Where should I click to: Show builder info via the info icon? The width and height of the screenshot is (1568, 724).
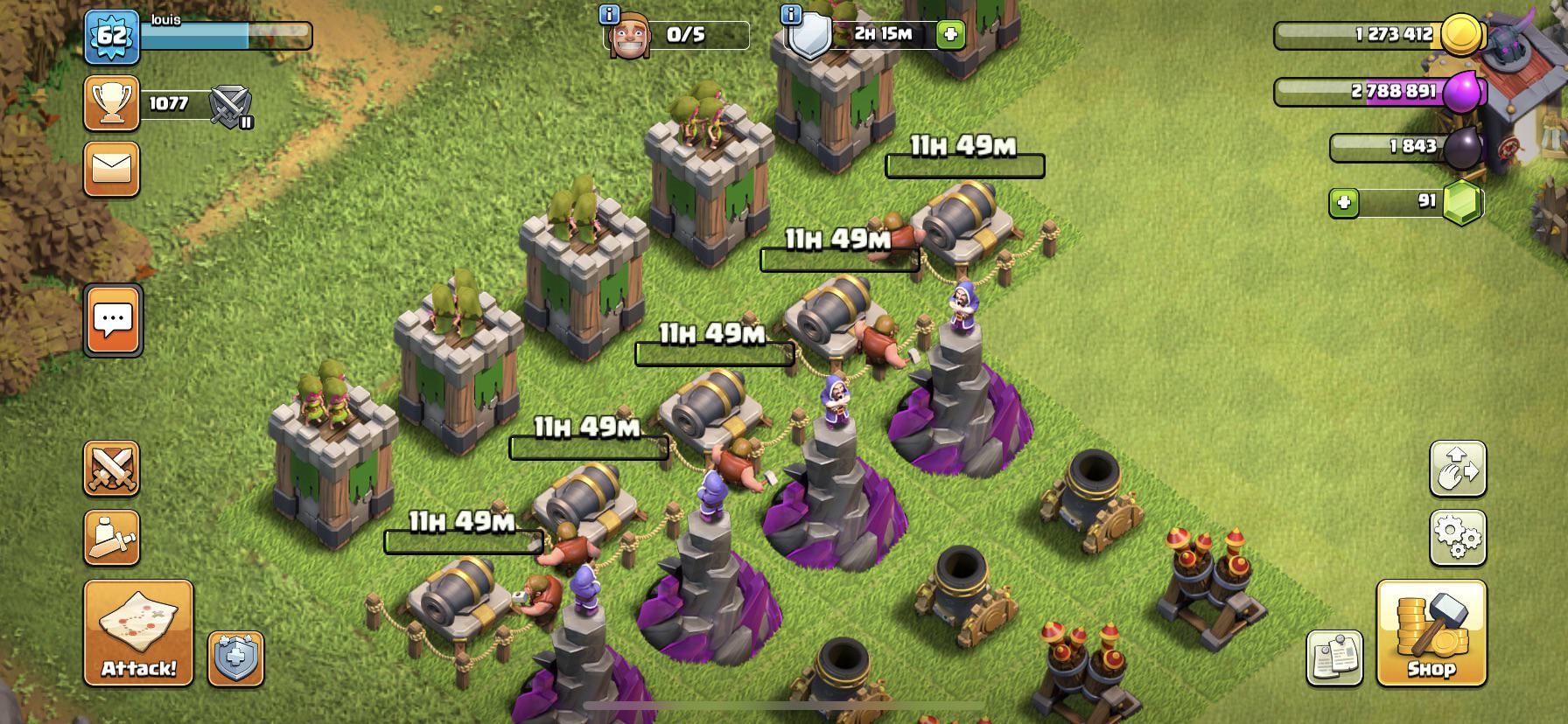tap(609, 15)
